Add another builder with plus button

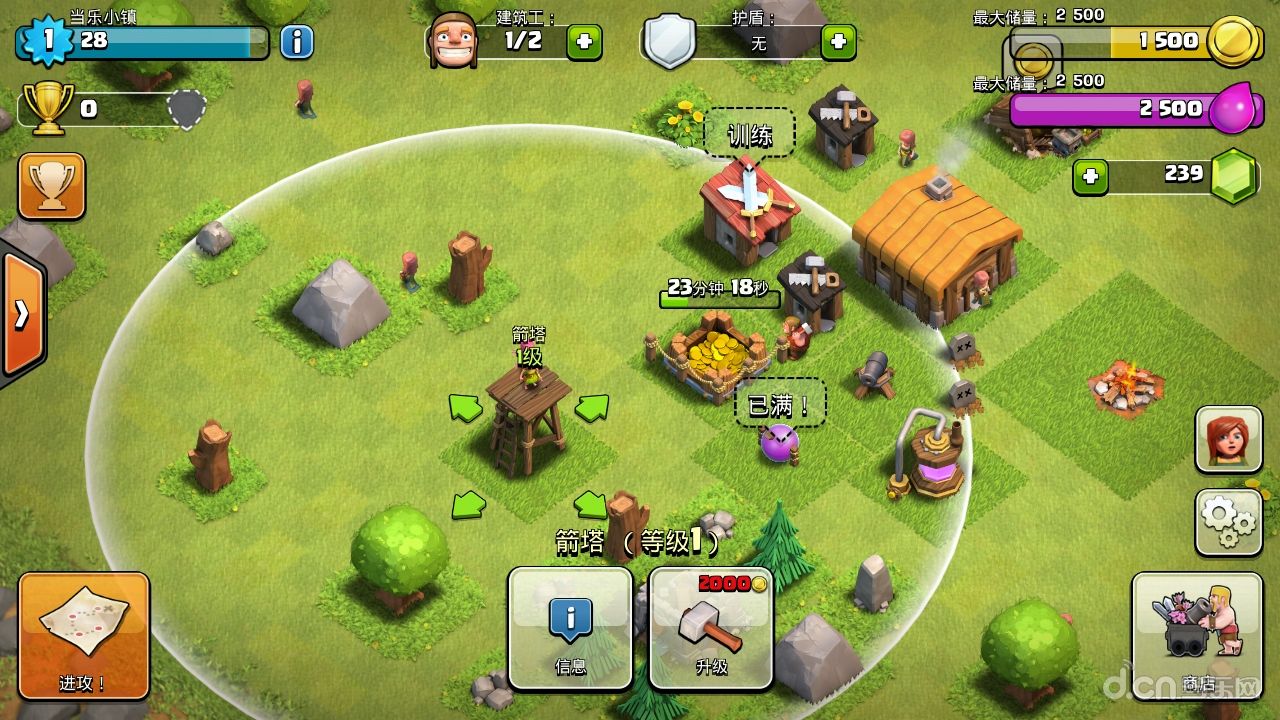pyautogui.click(x=584, y=41)
